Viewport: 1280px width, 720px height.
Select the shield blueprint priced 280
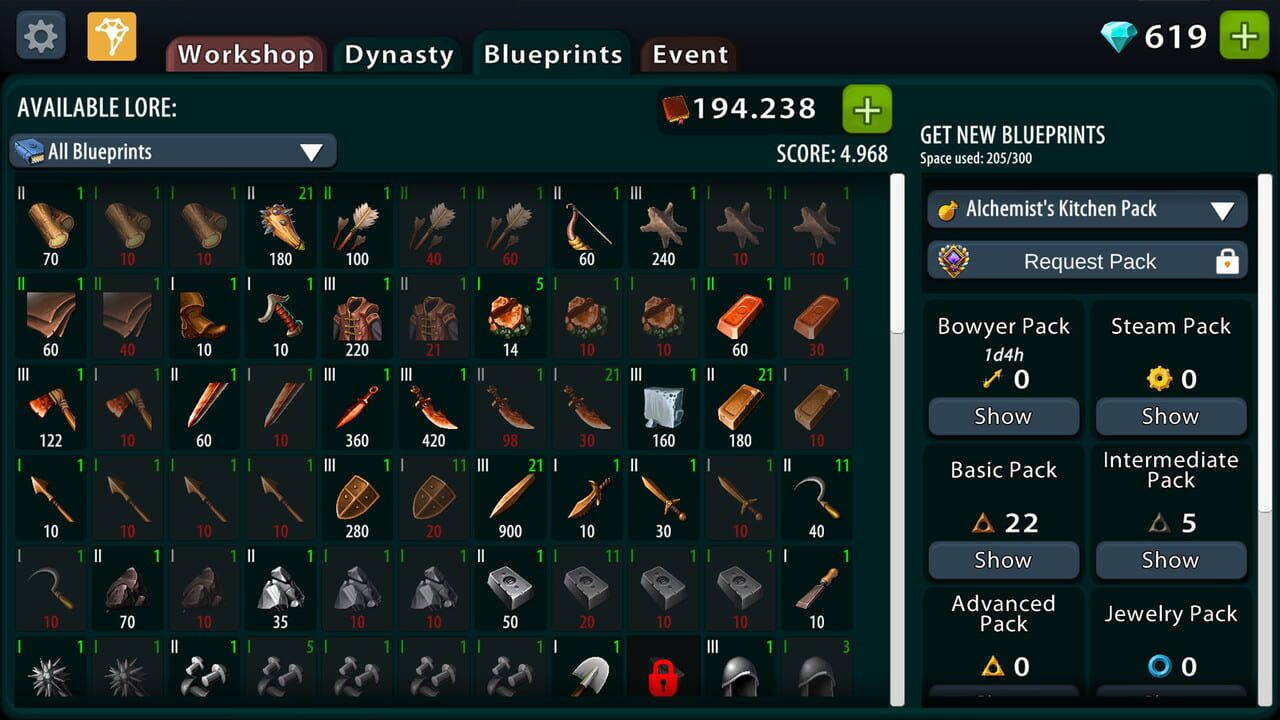click(x=356, y=496)
